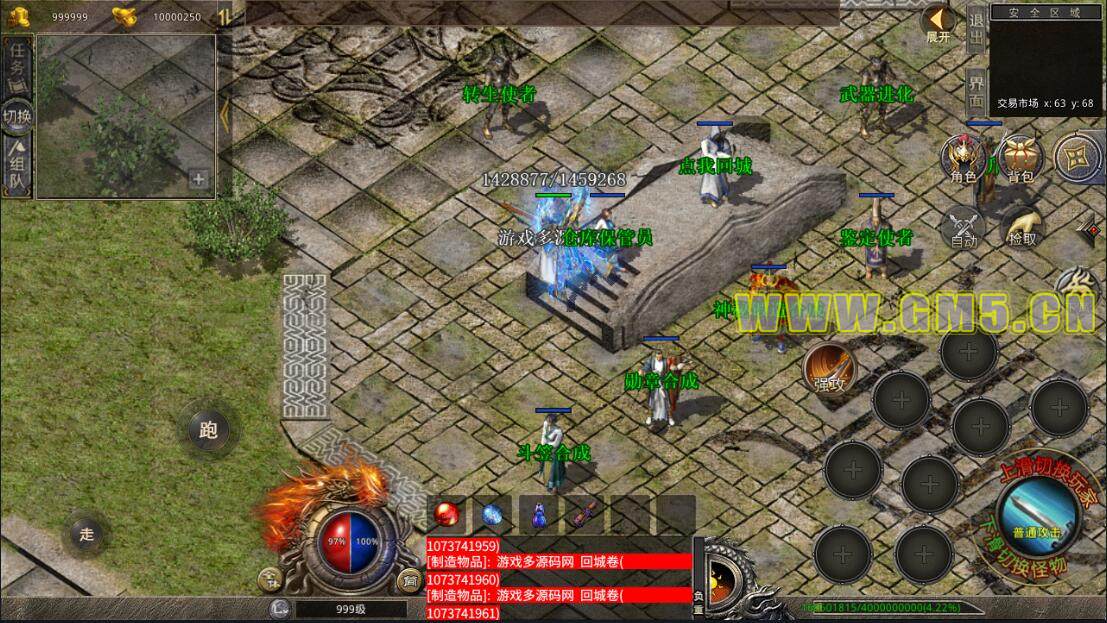This screenshot has height=623, width=1107.
Task: Tap the round 切换 switch button
Action: coord(17,115)
